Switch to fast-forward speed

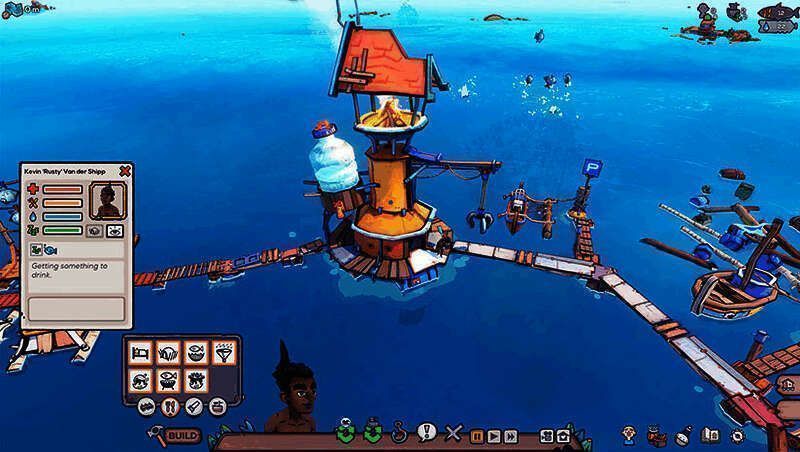(510, 436)
